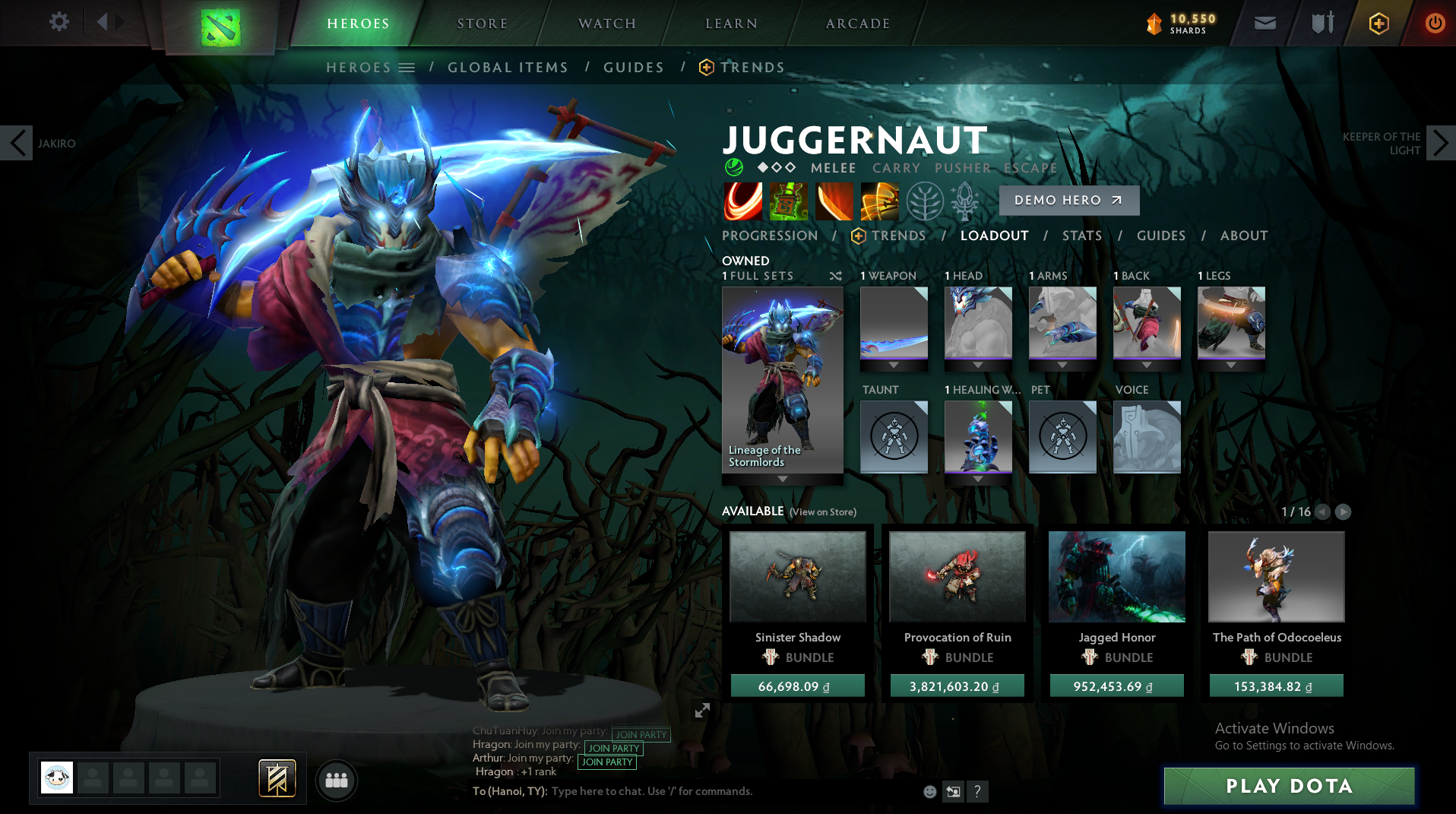Image resolution: width=1456 pixels, height=814 pixels.
Task: Open the mail notifications icon
Action: pyautogui.click(x=1264, y=23)
